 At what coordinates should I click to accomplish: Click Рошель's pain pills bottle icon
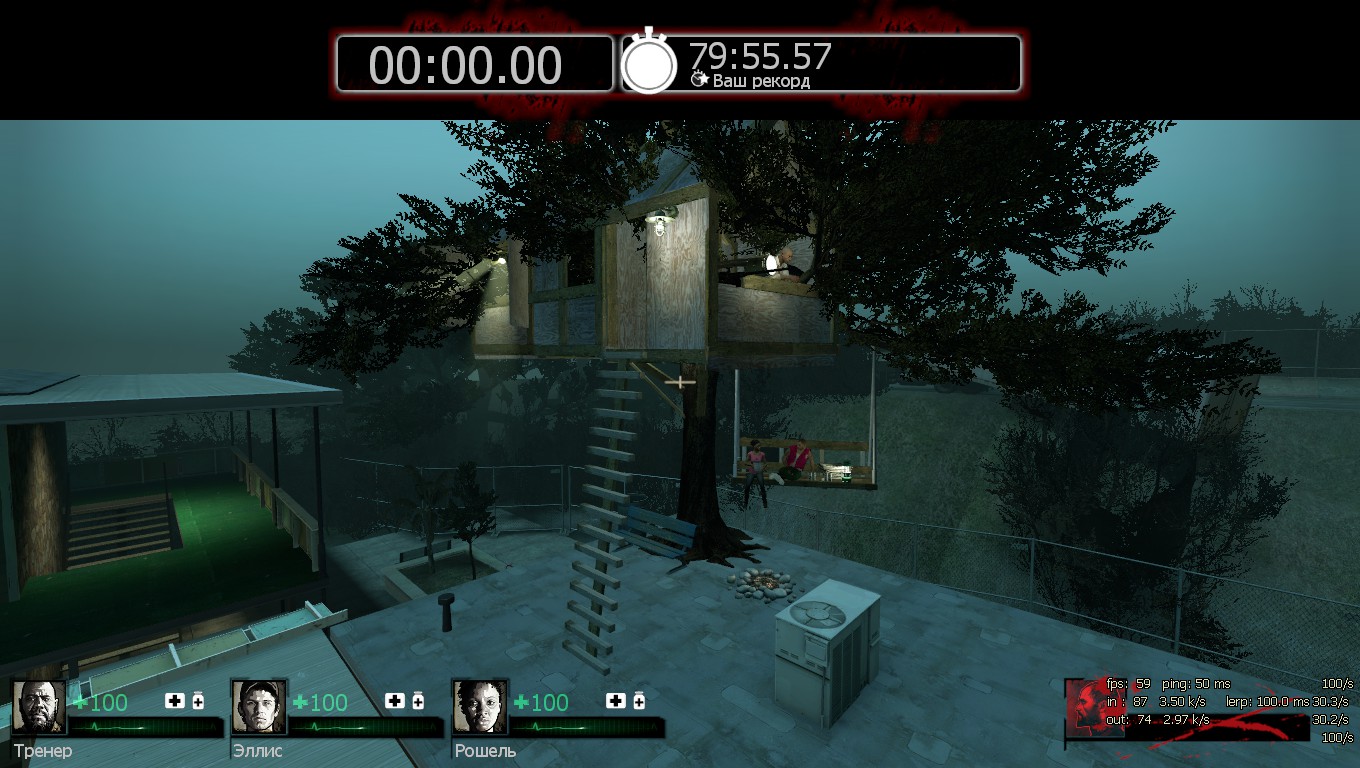(639, 701)
